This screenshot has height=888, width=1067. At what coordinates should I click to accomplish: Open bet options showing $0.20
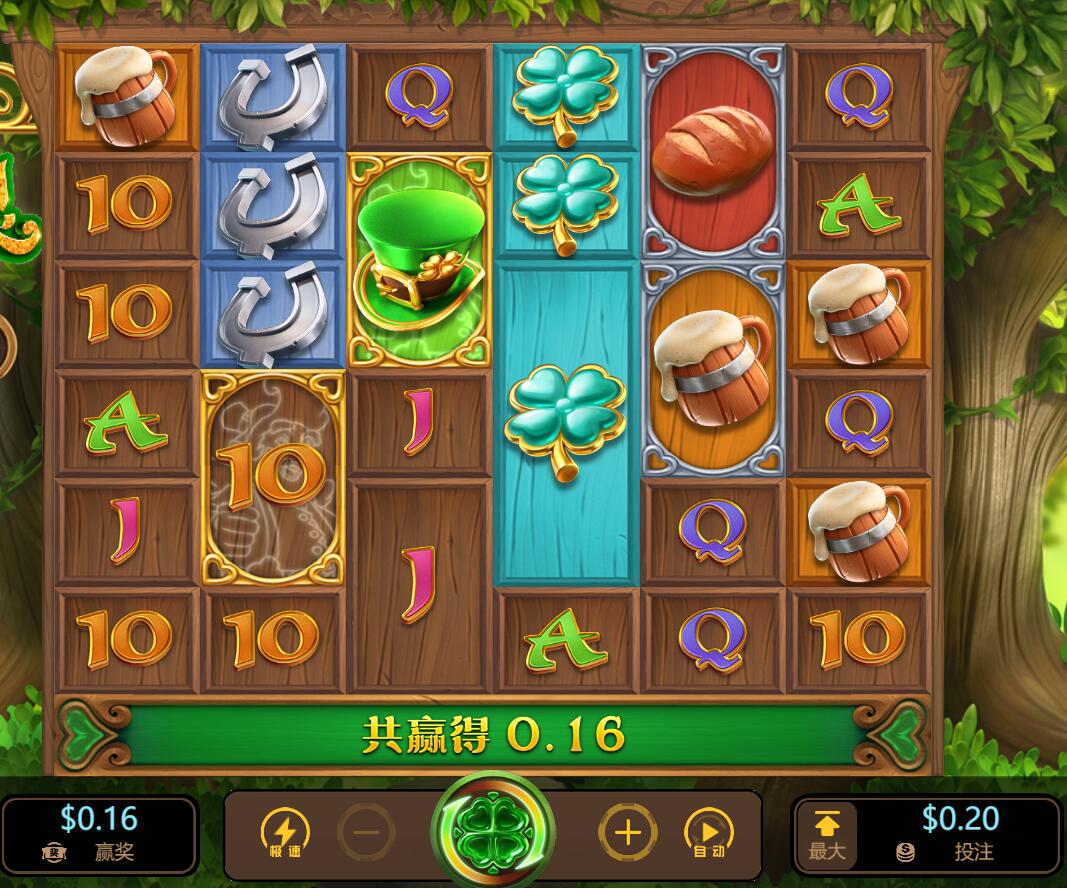click(x=958, y=833)
